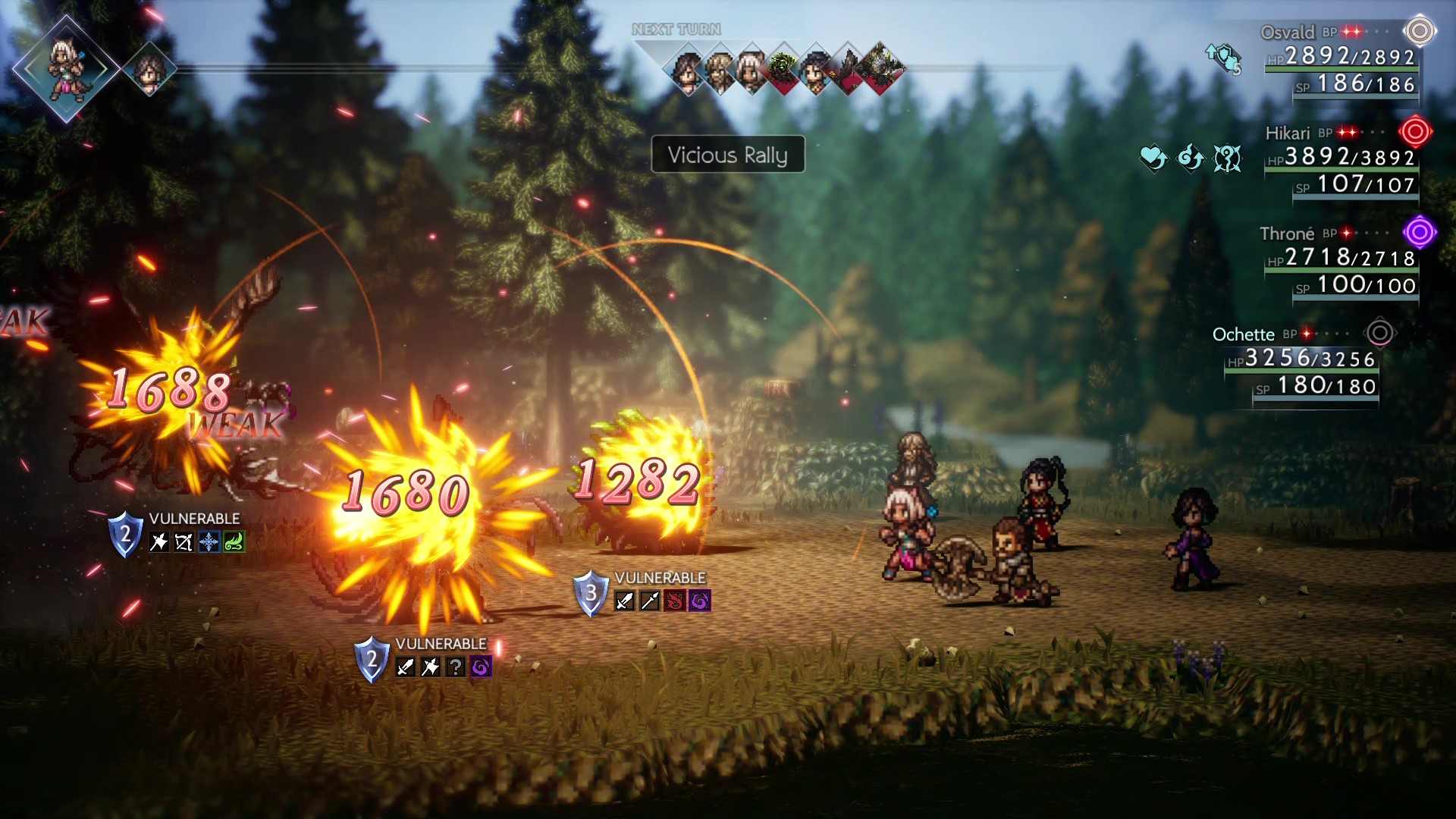Click the unknown '?' weakness icon on the center enemy
This screenshot has width=1456, height=819.
[x=456, y=667]
